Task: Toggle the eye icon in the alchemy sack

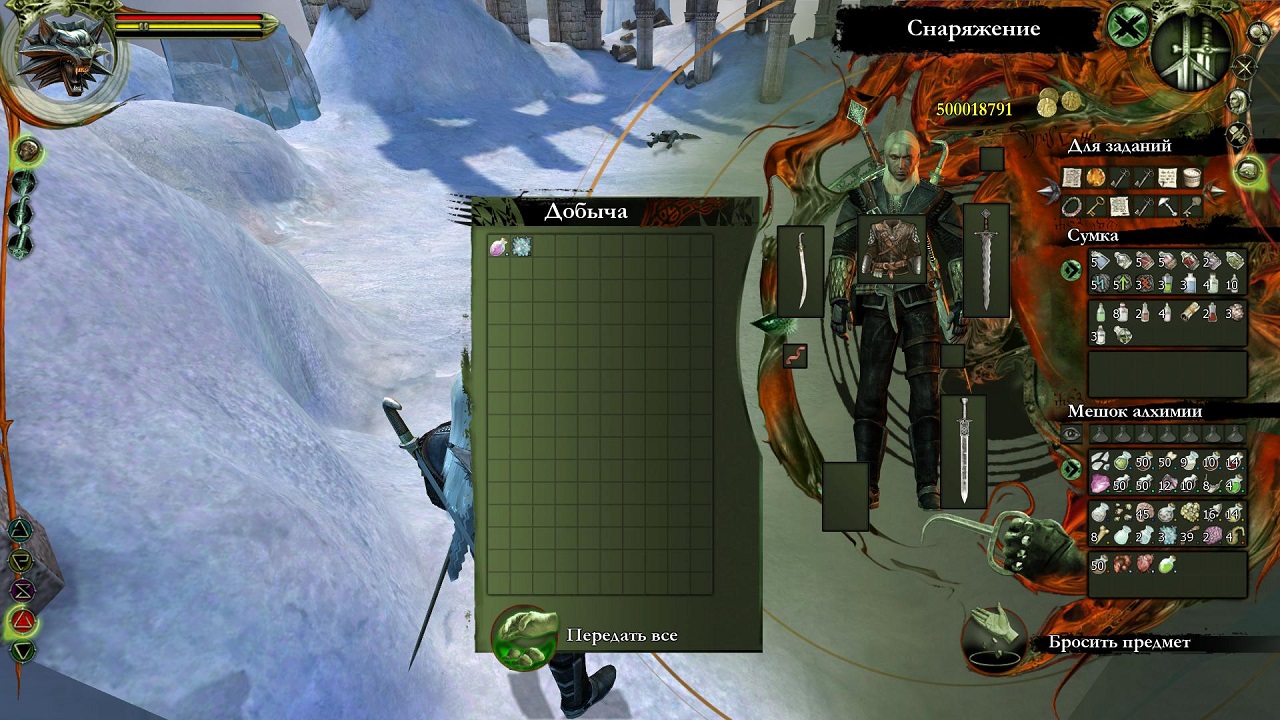Action: pos(1071,434)
